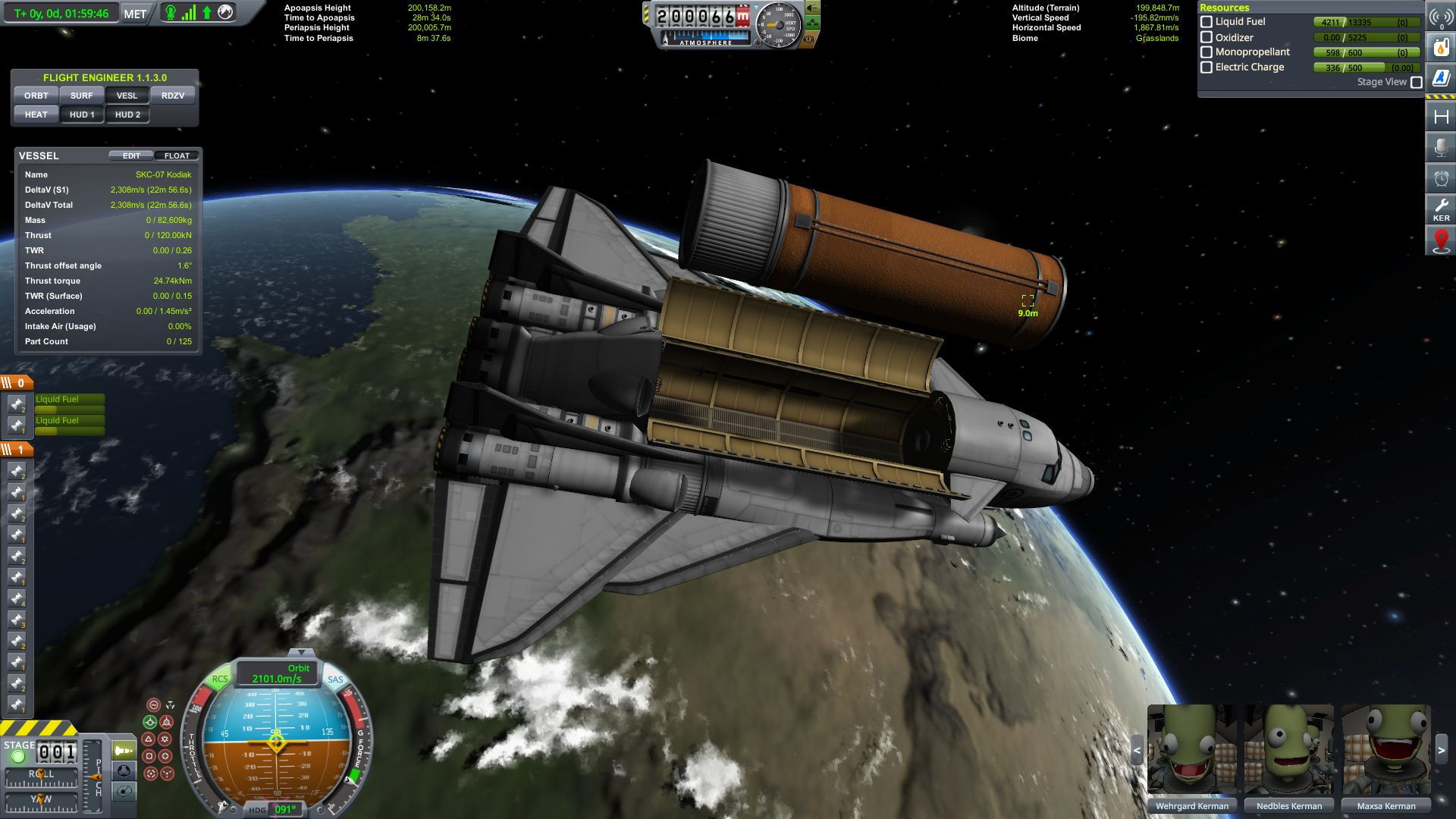The width and height of the screenshot is (1456, 819).
Task: Toggle HUD 2 display
Action: click(127, 115)
